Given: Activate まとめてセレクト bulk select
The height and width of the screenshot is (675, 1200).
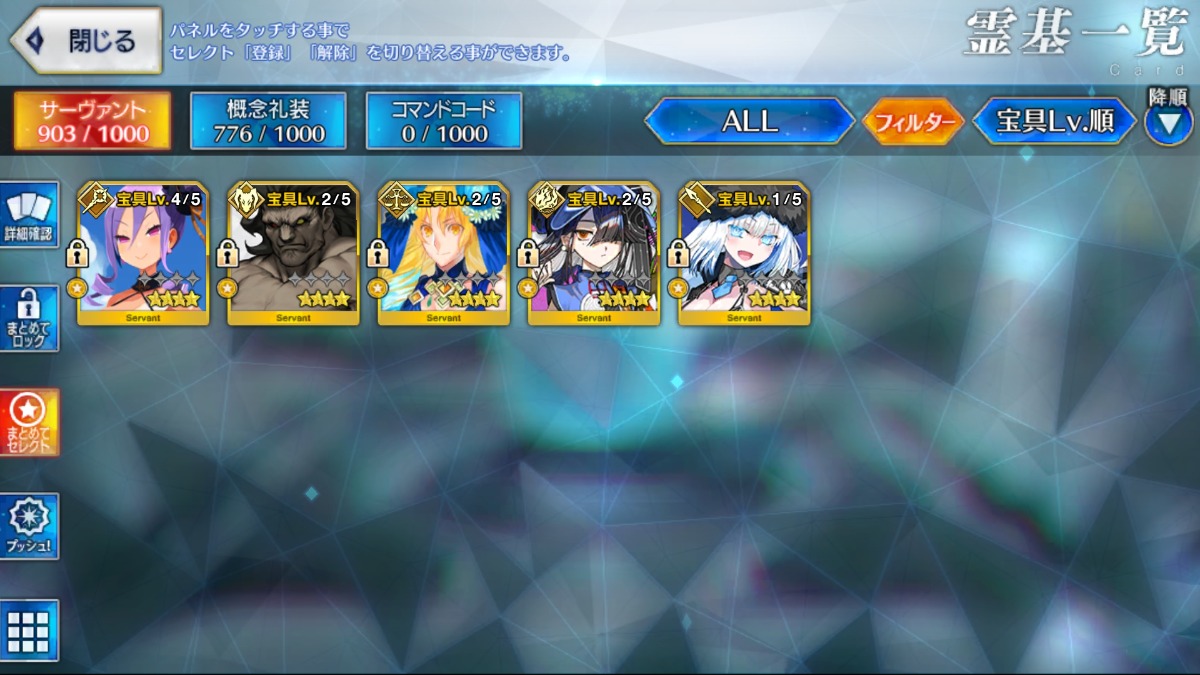Looking at the screenshot, I should [x=29, y=422].
